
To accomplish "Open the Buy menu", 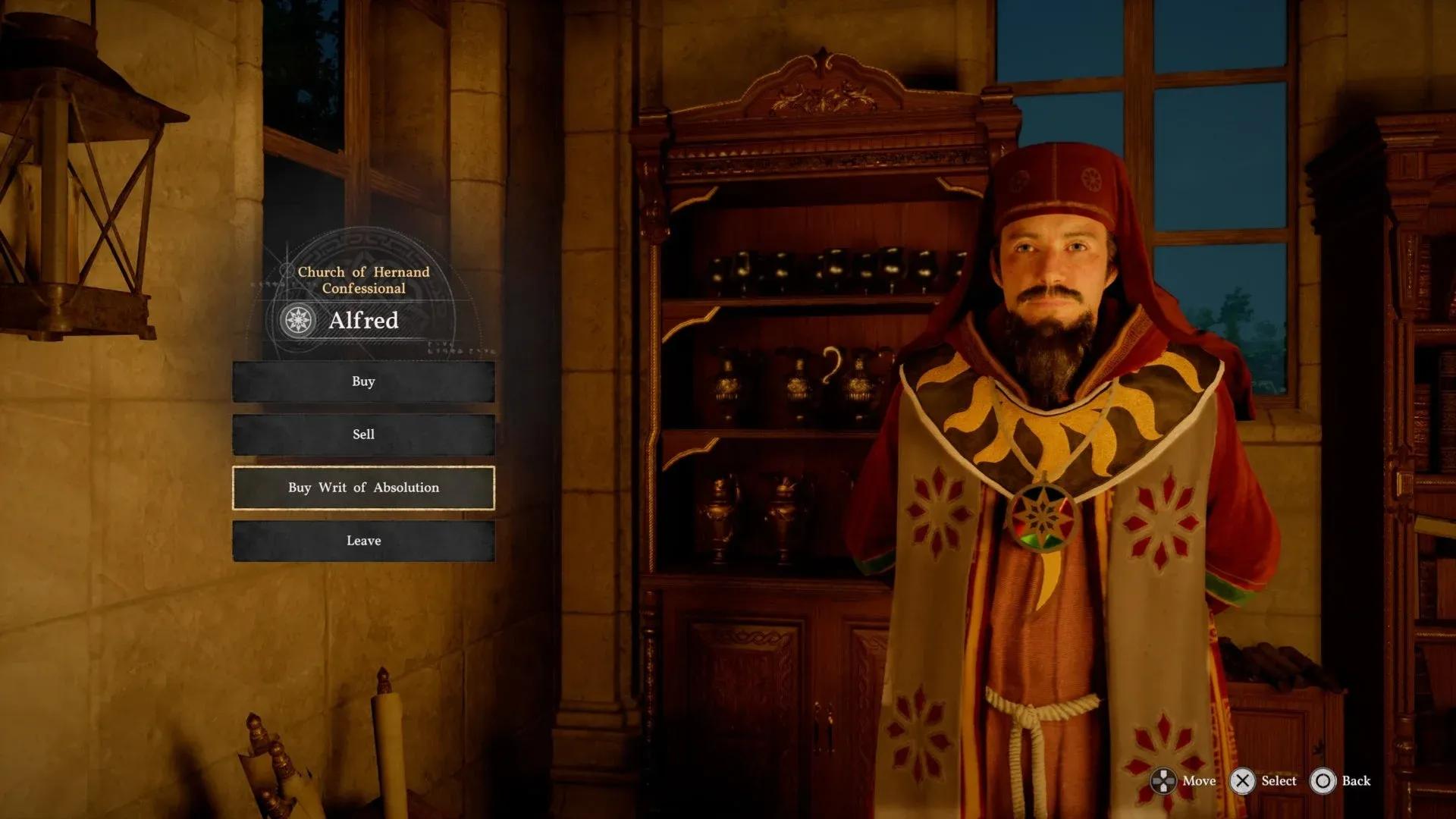I will [363, 381].
